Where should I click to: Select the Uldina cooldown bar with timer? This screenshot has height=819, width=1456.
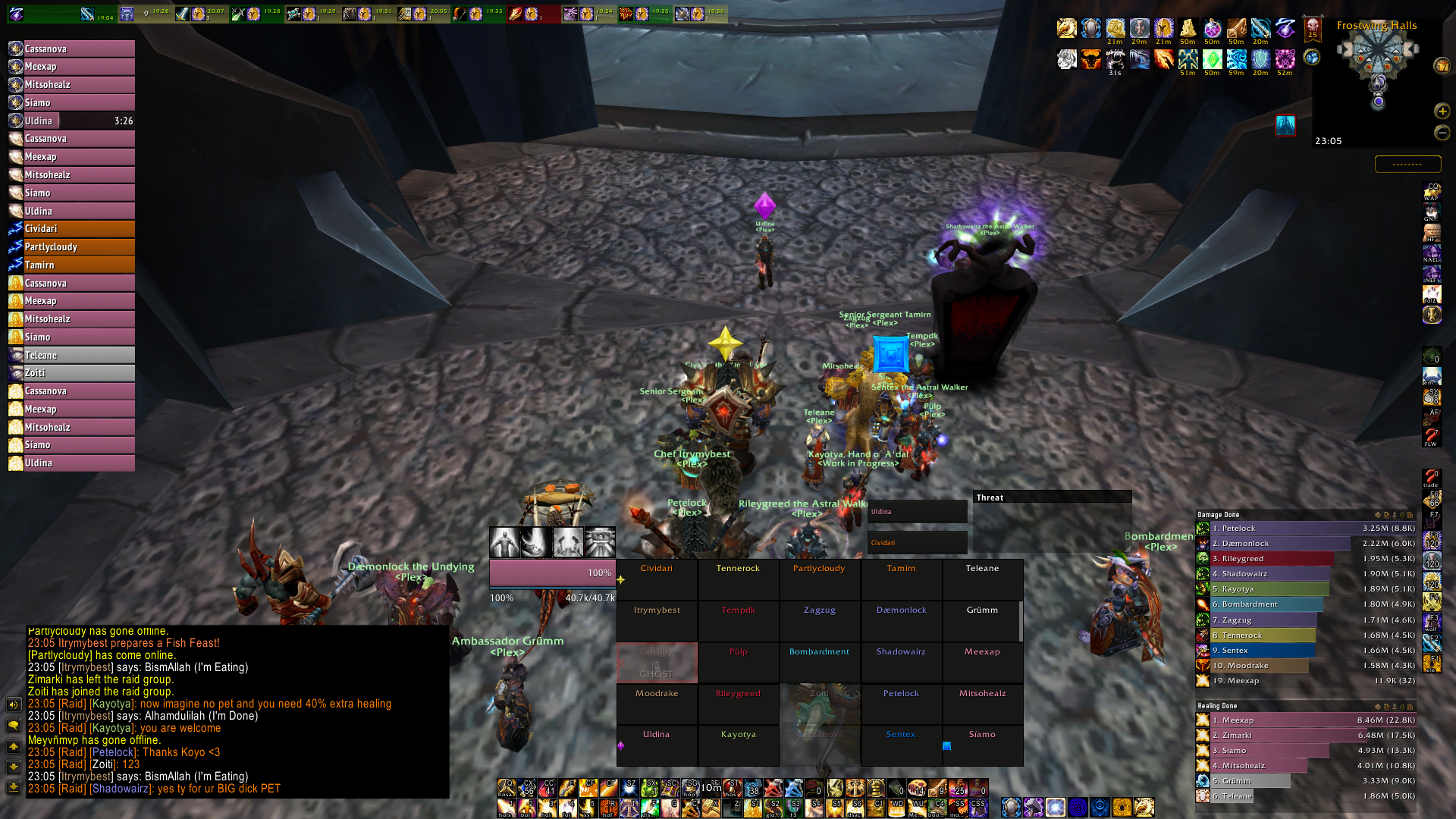72,121
